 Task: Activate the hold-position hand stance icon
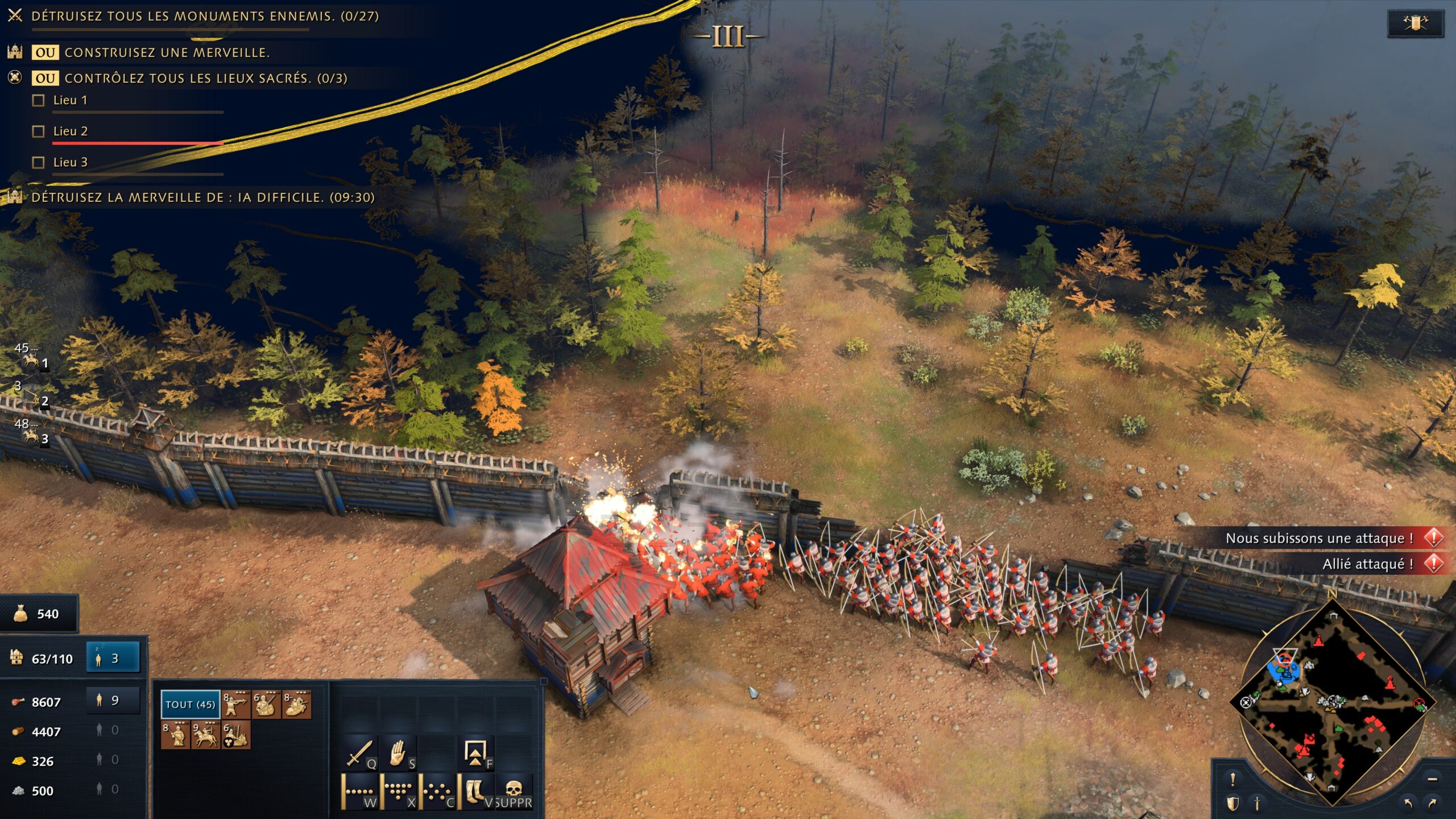(398, 752)
